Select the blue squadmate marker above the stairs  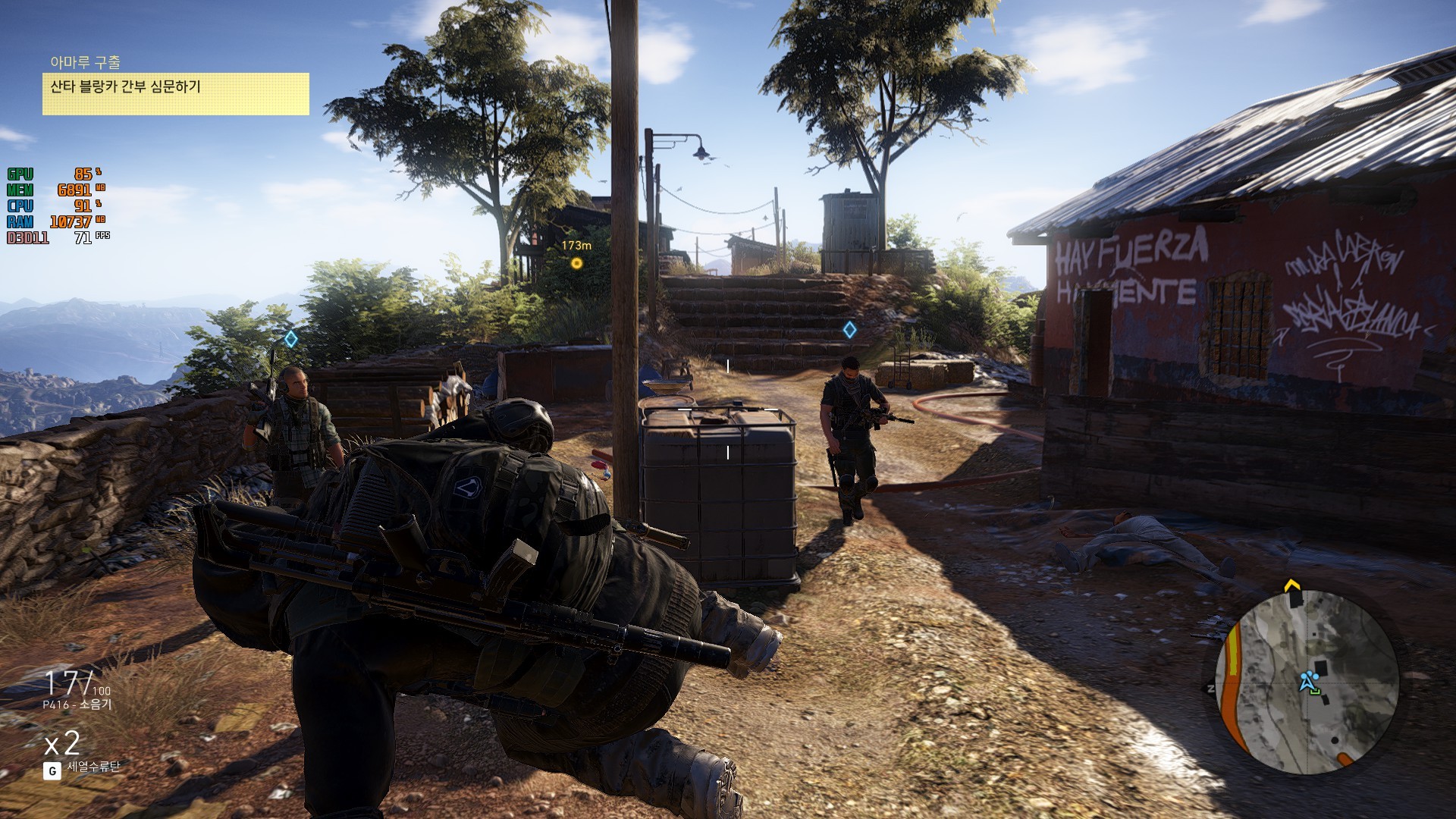tap(849, 330)
